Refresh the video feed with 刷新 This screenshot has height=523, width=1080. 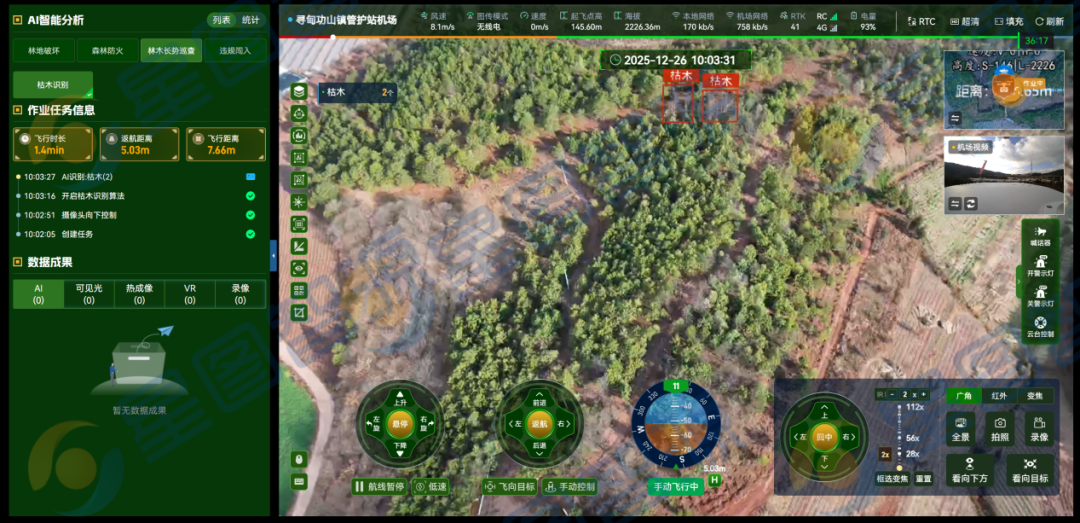point(1049,21)
